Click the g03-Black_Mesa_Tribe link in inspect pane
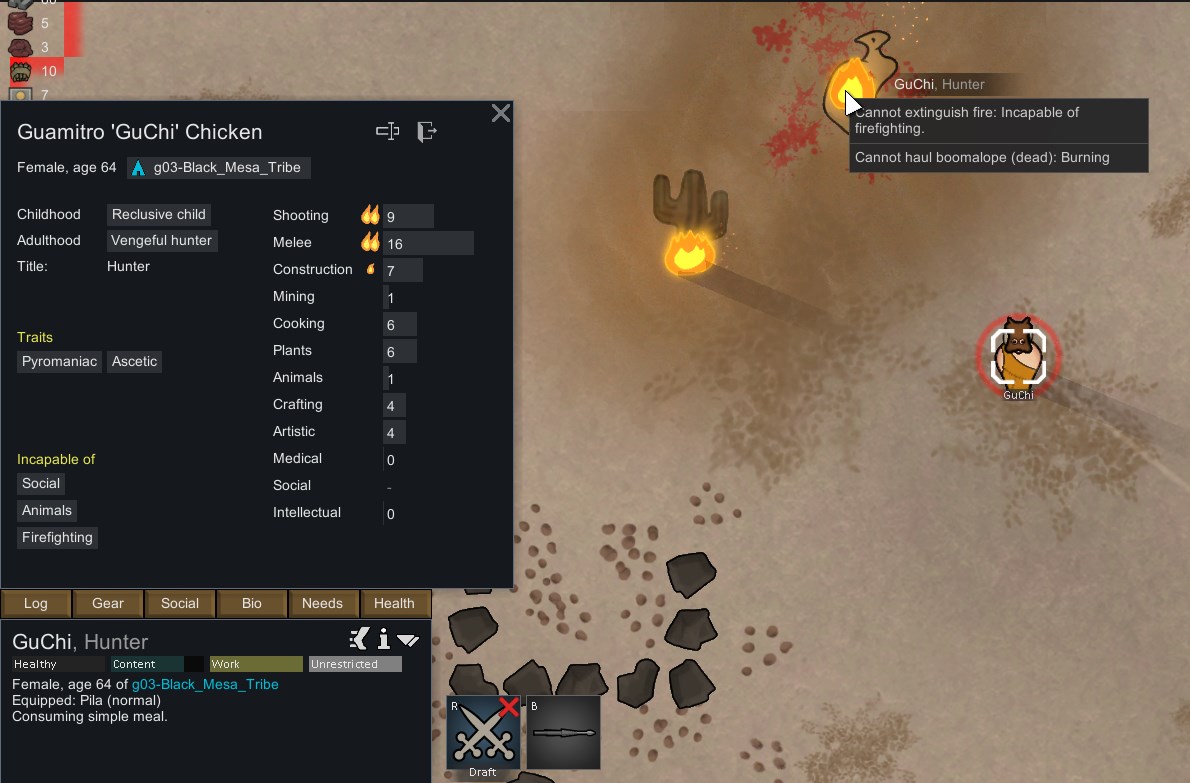The width and height of the screenshot is (1190, 783). (x=205, y=684)
